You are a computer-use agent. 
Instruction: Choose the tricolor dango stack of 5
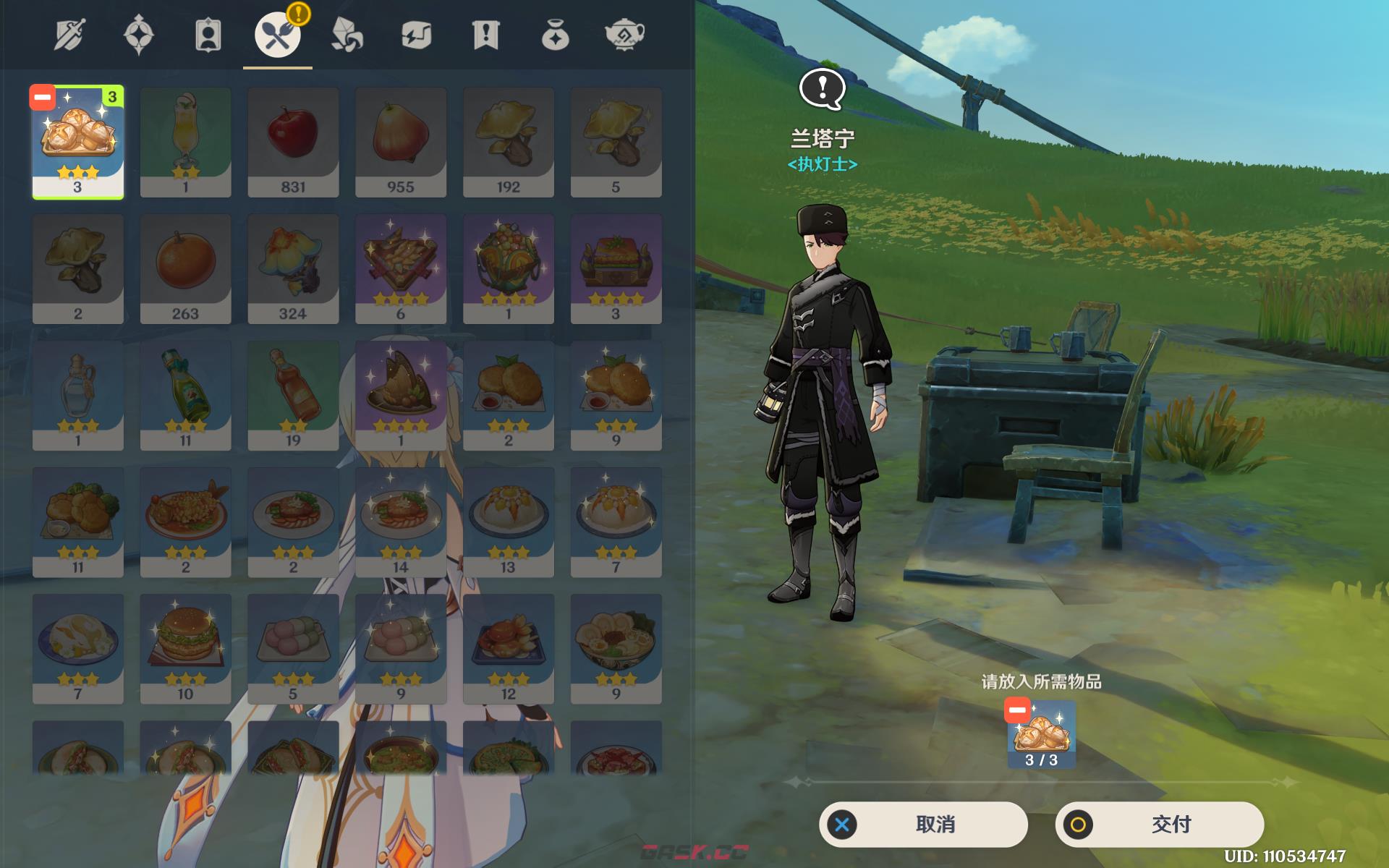click(293, 648)
